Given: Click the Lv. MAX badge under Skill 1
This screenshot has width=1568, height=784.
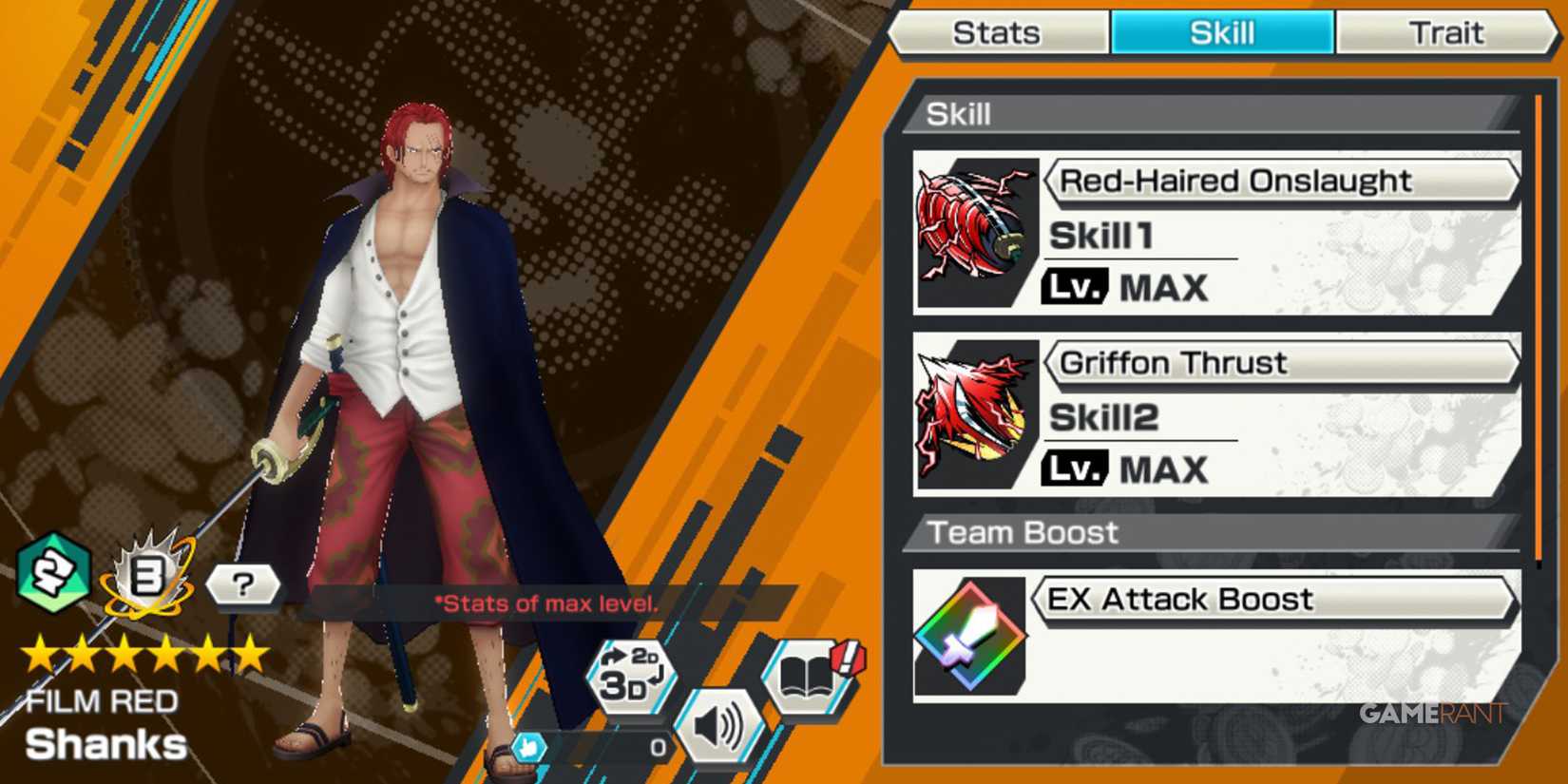Looking at the screenshot, I should tap(1076, 287).
